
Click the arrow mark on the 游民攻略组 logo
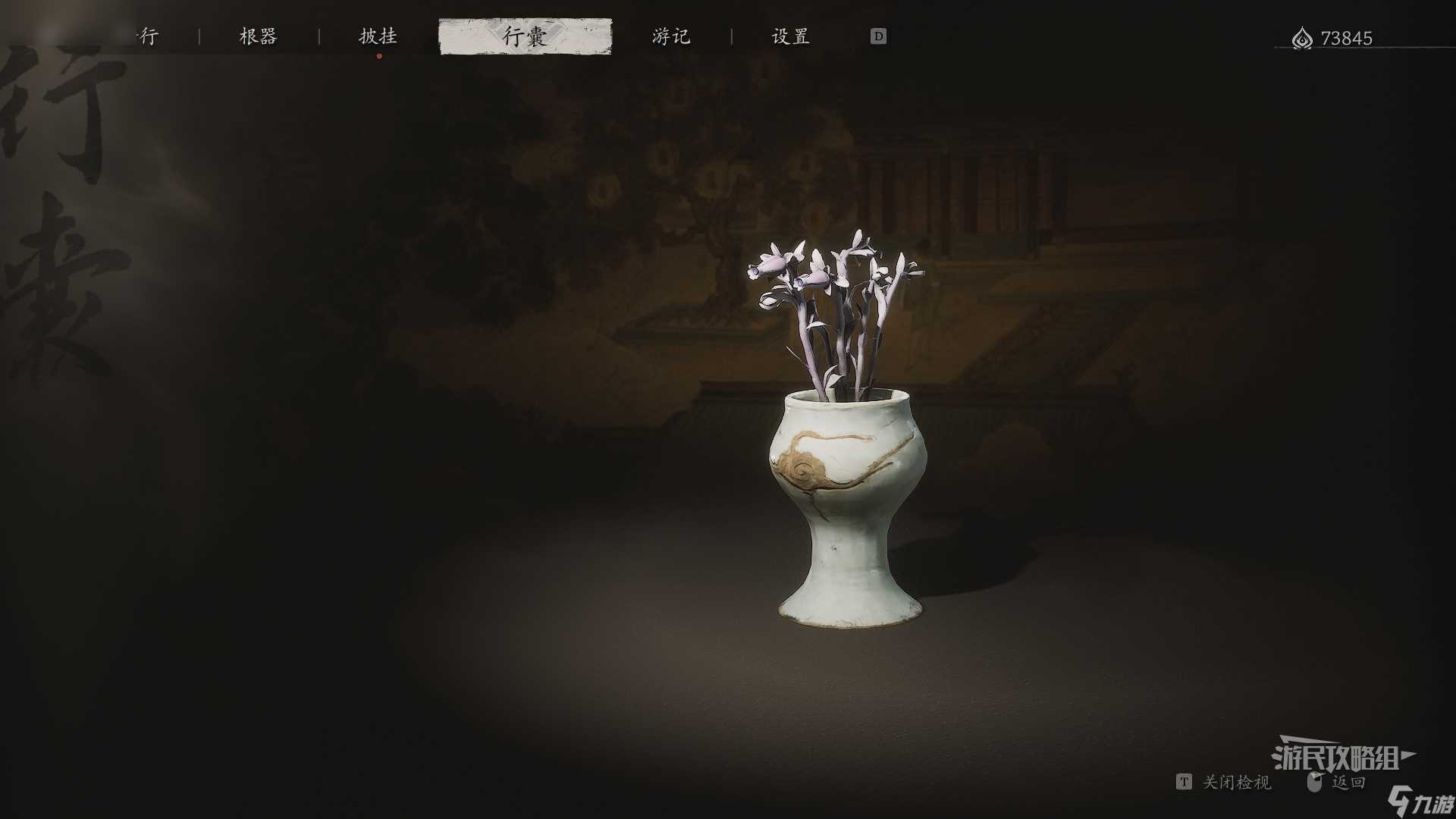pos(1407,754)
